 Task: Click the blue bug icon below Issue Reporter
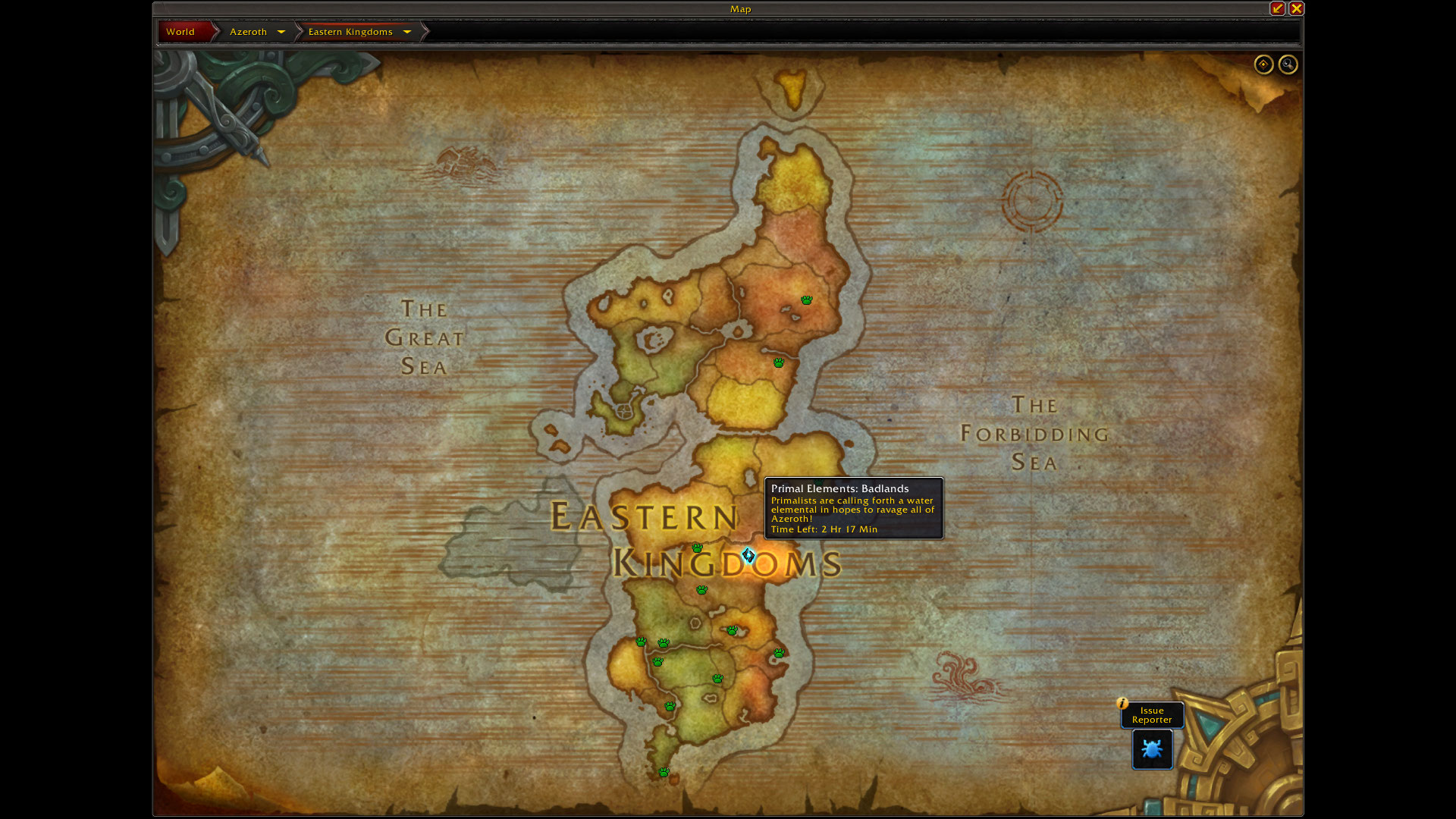[x=1152, y=750]
